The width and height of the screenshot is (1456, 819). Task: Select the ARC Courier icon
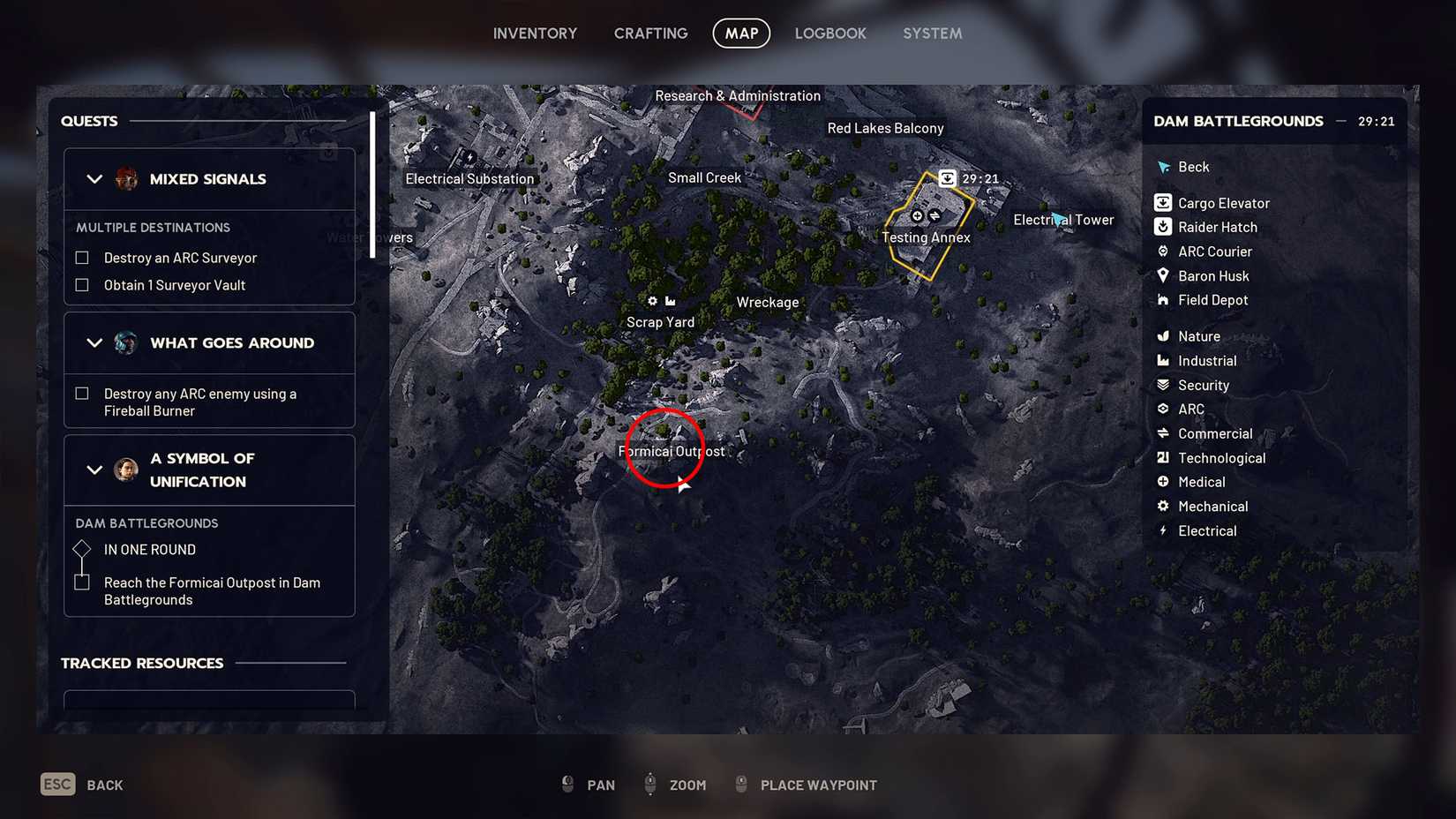pyautogui.click(x=1163, y=252)
